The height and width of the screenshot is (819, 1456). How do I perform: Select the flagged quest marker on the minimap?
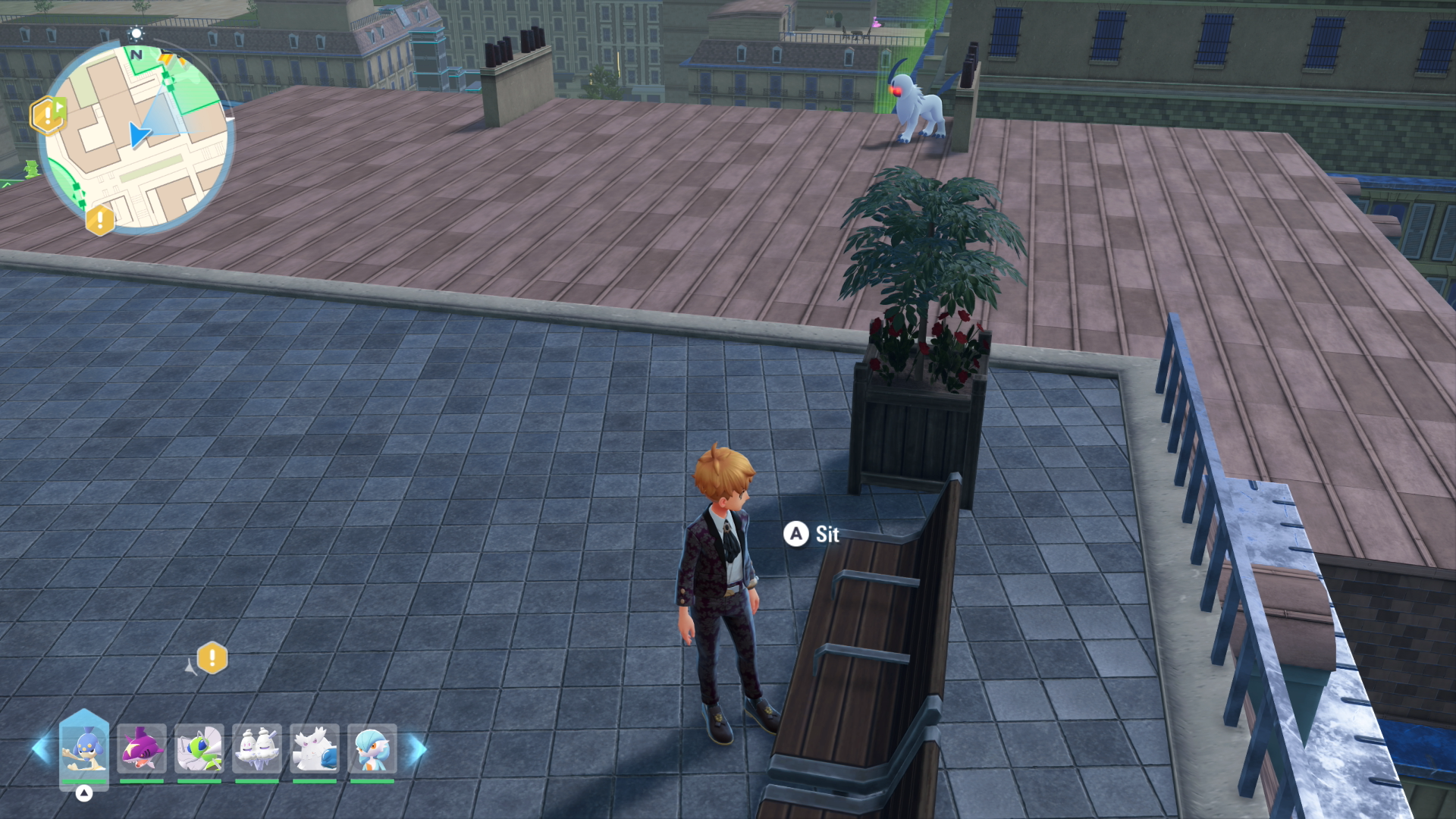(48, 115)
